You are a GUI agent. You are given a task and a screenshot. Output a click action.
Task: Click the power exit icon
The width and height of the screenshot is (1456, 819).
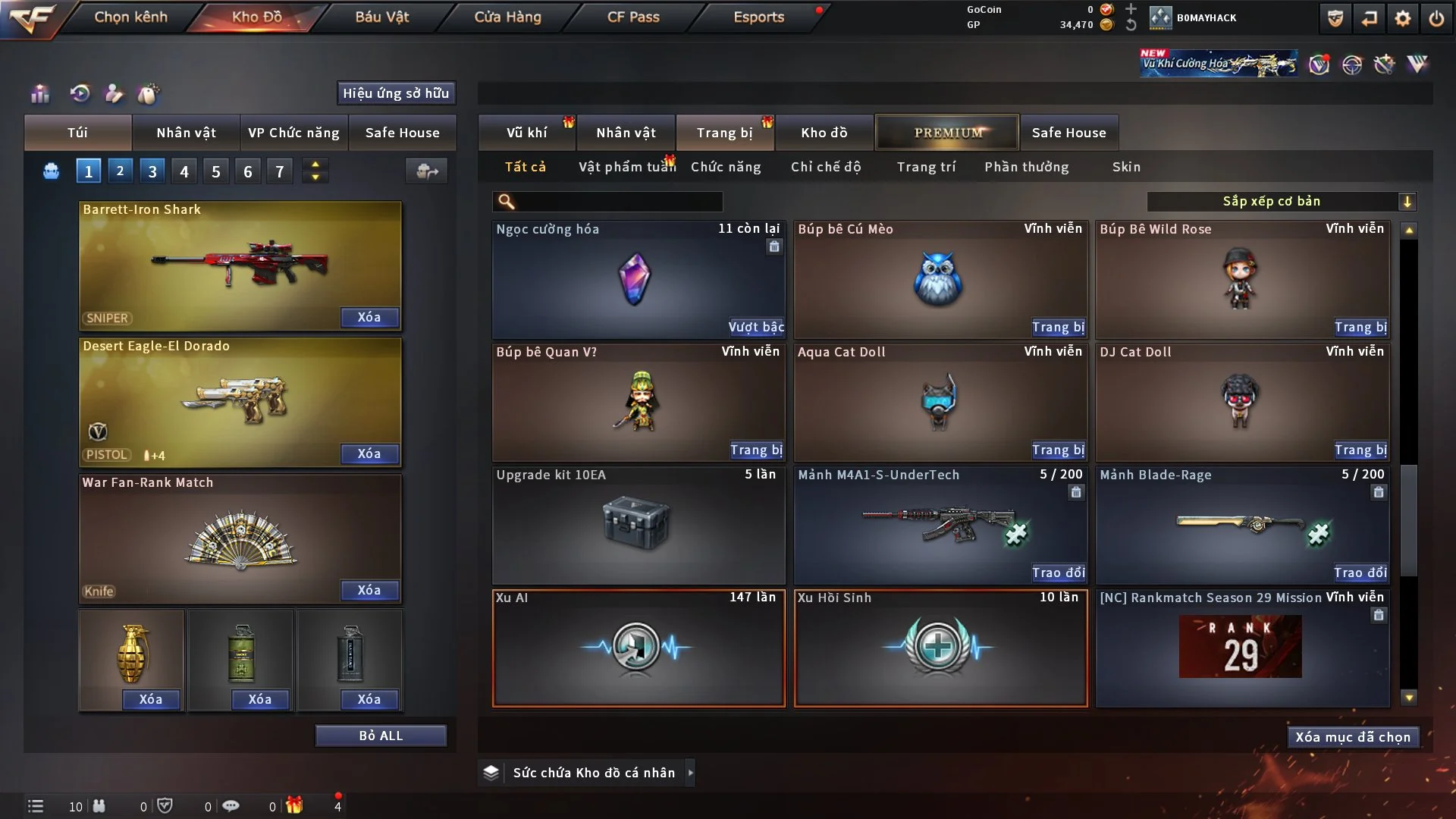coord(1436,18)
